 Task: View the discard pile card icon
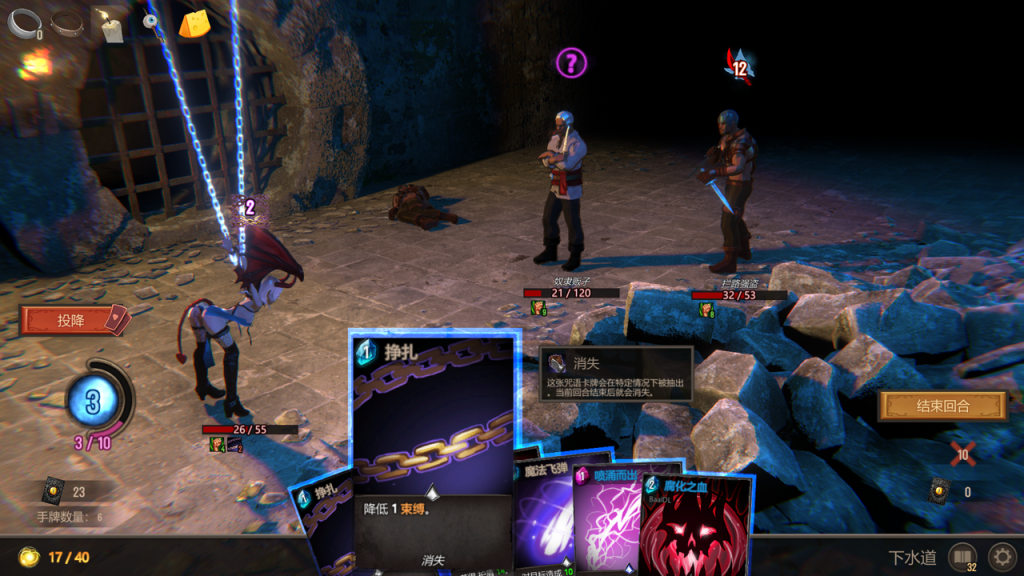click(x=940, y=492)
